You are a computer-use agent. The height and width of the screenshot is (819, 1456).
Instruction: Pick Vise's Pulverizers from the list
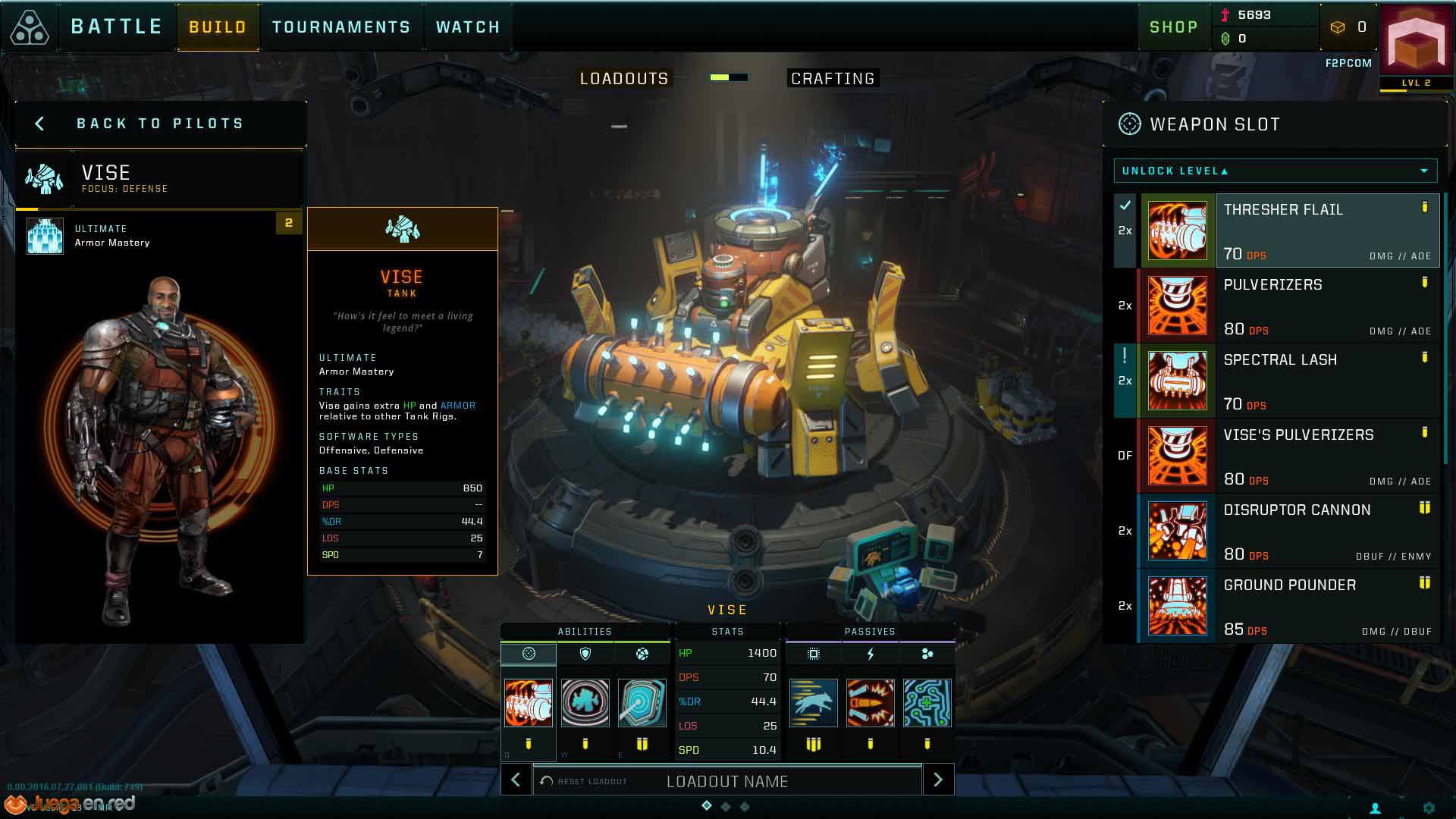1289,456
